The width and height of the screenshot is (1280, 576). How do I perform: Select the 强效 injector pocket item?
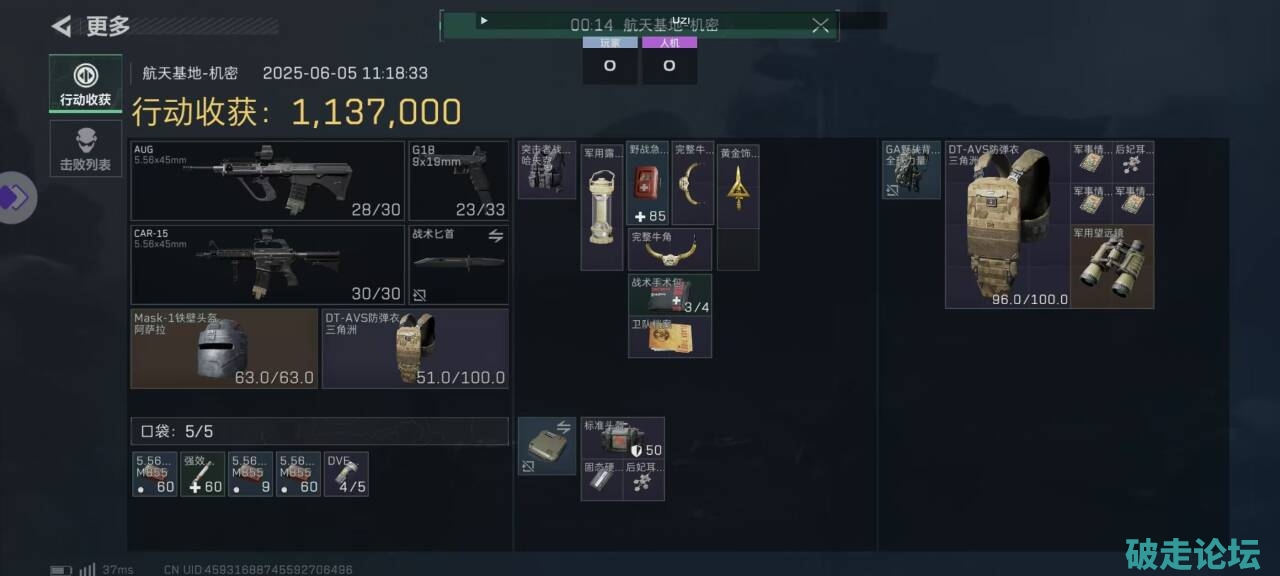202,474
